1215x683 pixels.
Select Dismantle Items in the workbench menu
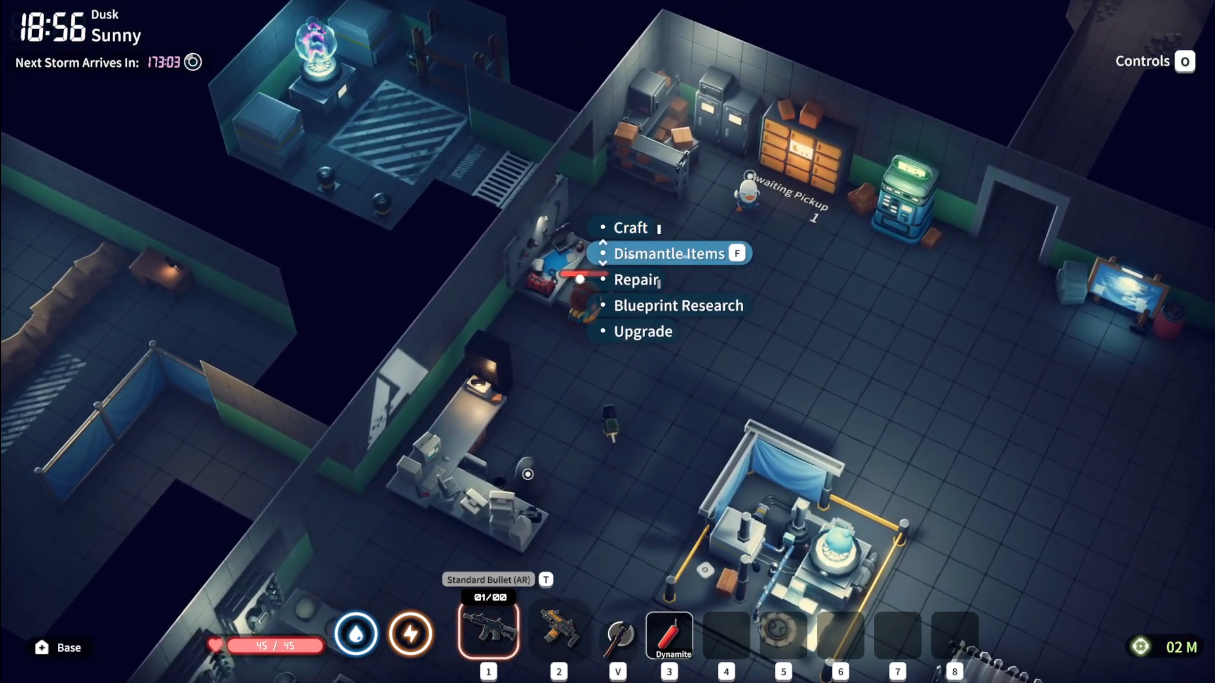[668, 254]
